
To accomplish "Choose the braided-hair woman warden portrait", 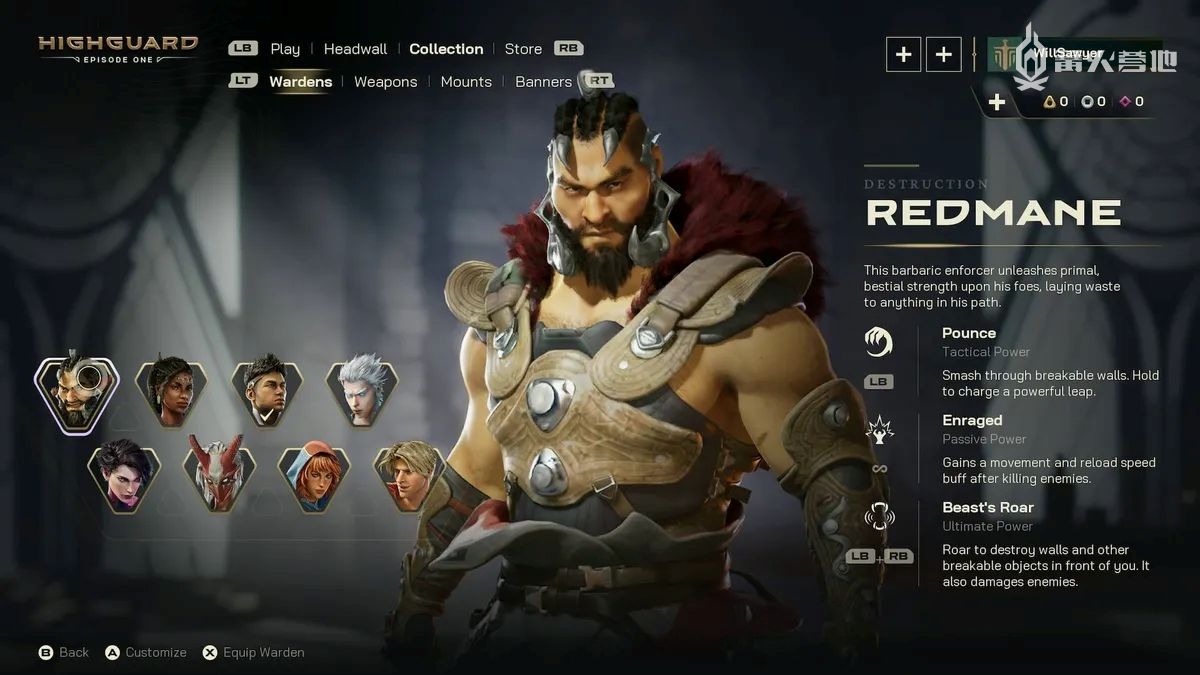I will [171, 393].
